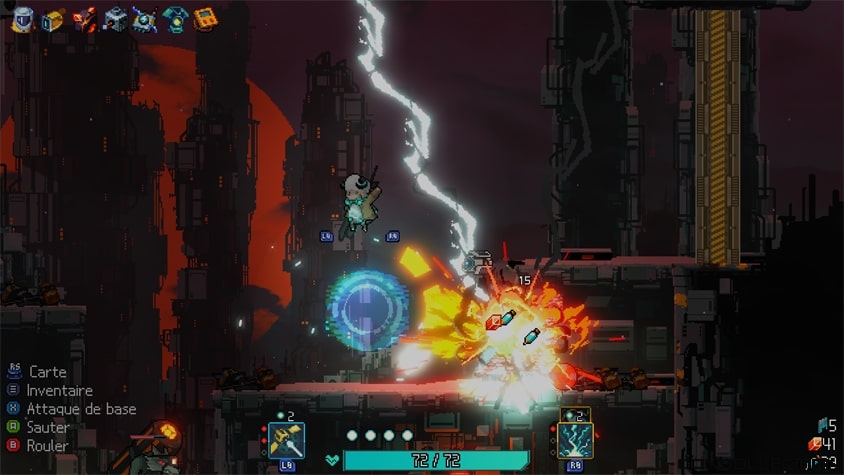Select the red crystal shards relic

click(84, 19)
